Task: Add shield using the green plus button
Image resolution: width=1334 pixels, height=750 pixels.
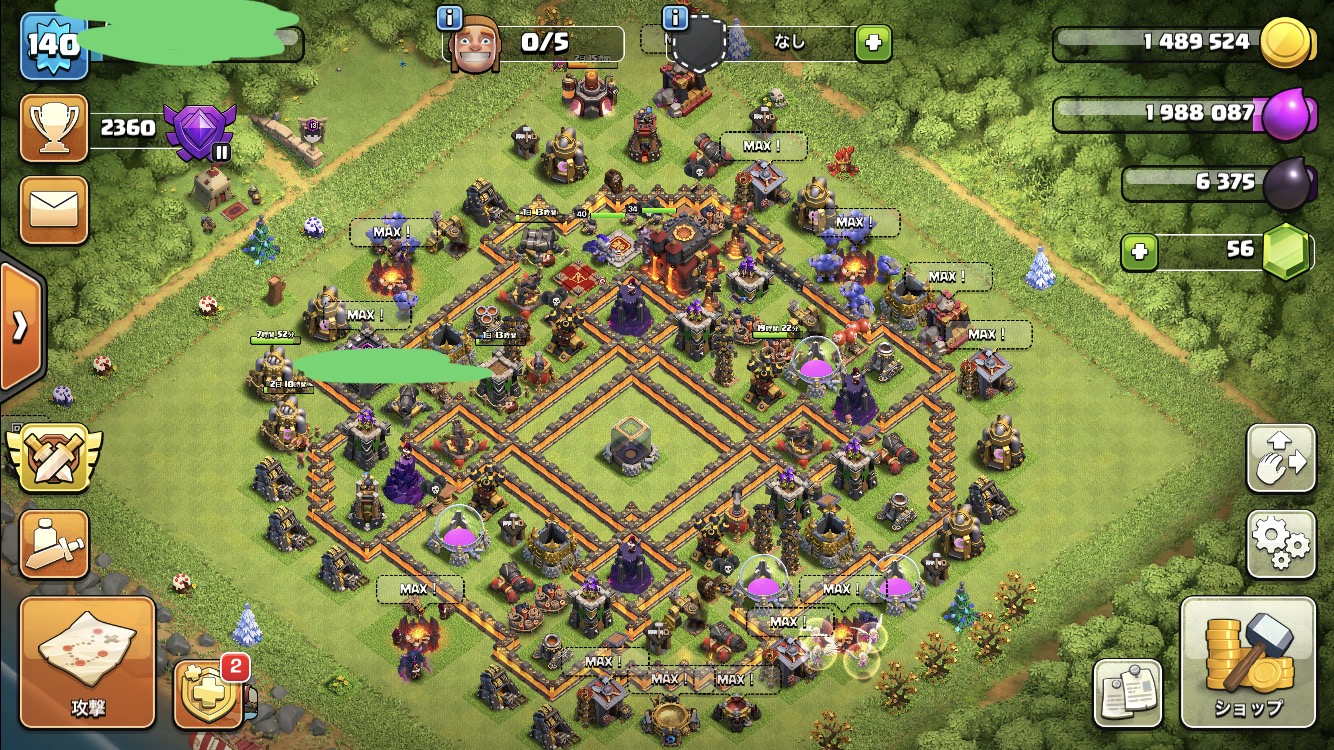Action: coord(872,43)
